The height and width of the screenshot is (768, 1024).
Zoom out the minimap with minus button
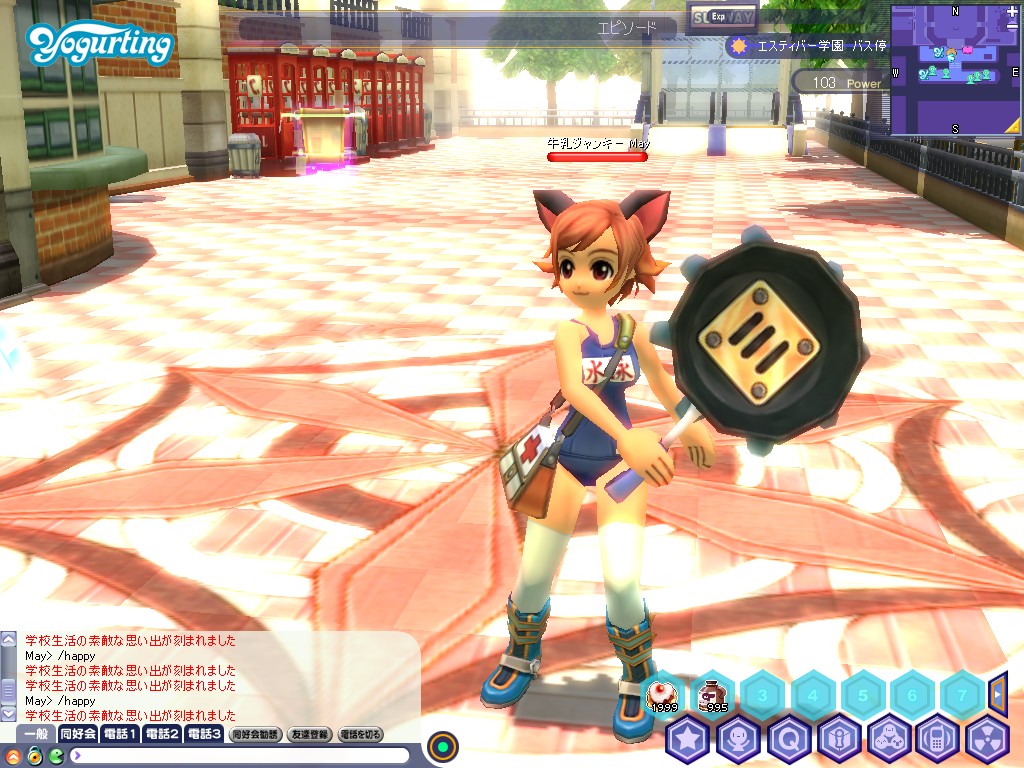pyautogui.click(x=1012, y=26)
